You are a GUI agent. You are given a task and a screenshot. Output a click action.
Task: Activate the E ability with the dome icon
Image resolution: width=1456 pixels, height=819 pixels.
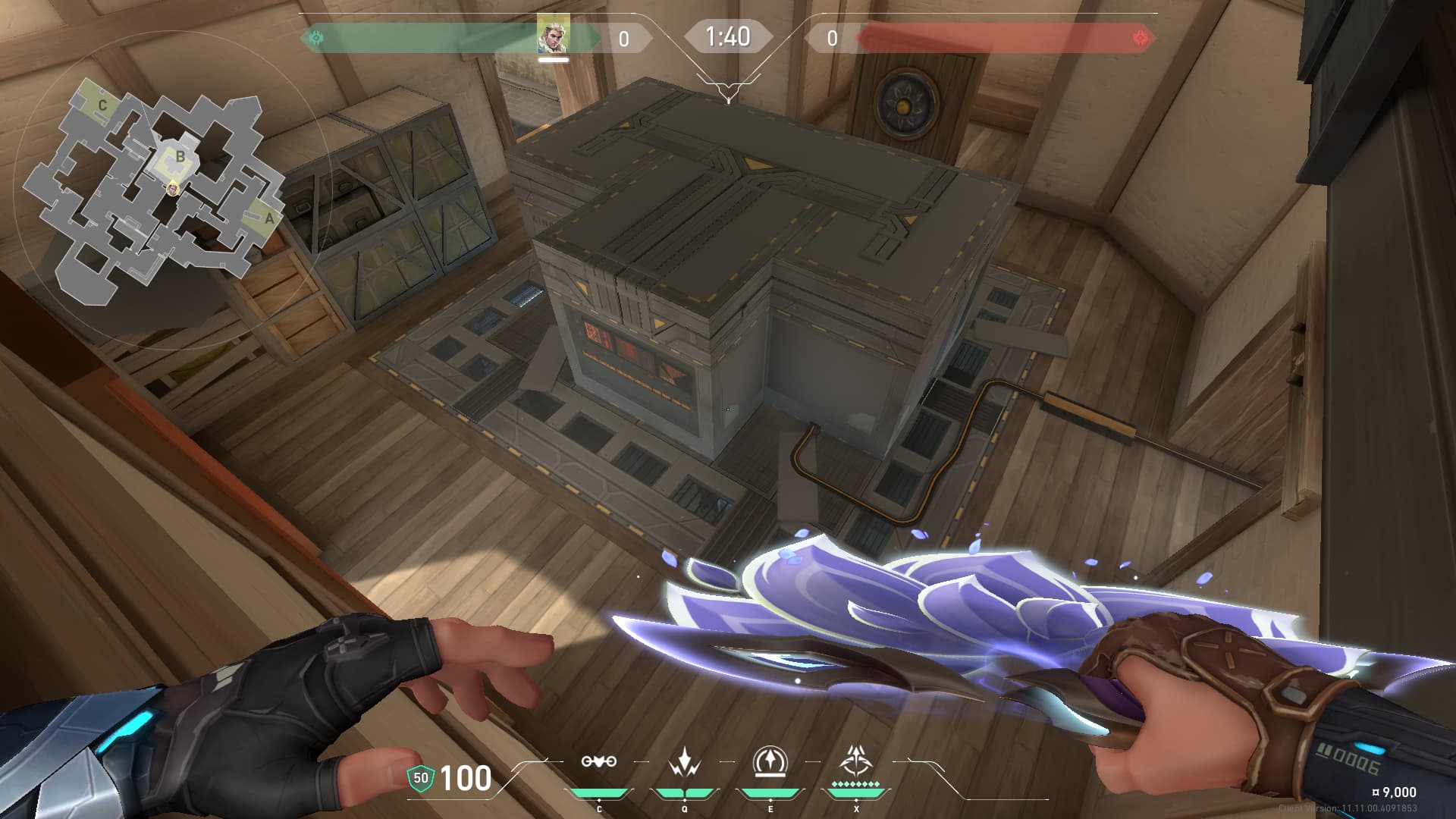tap(770, 761)
